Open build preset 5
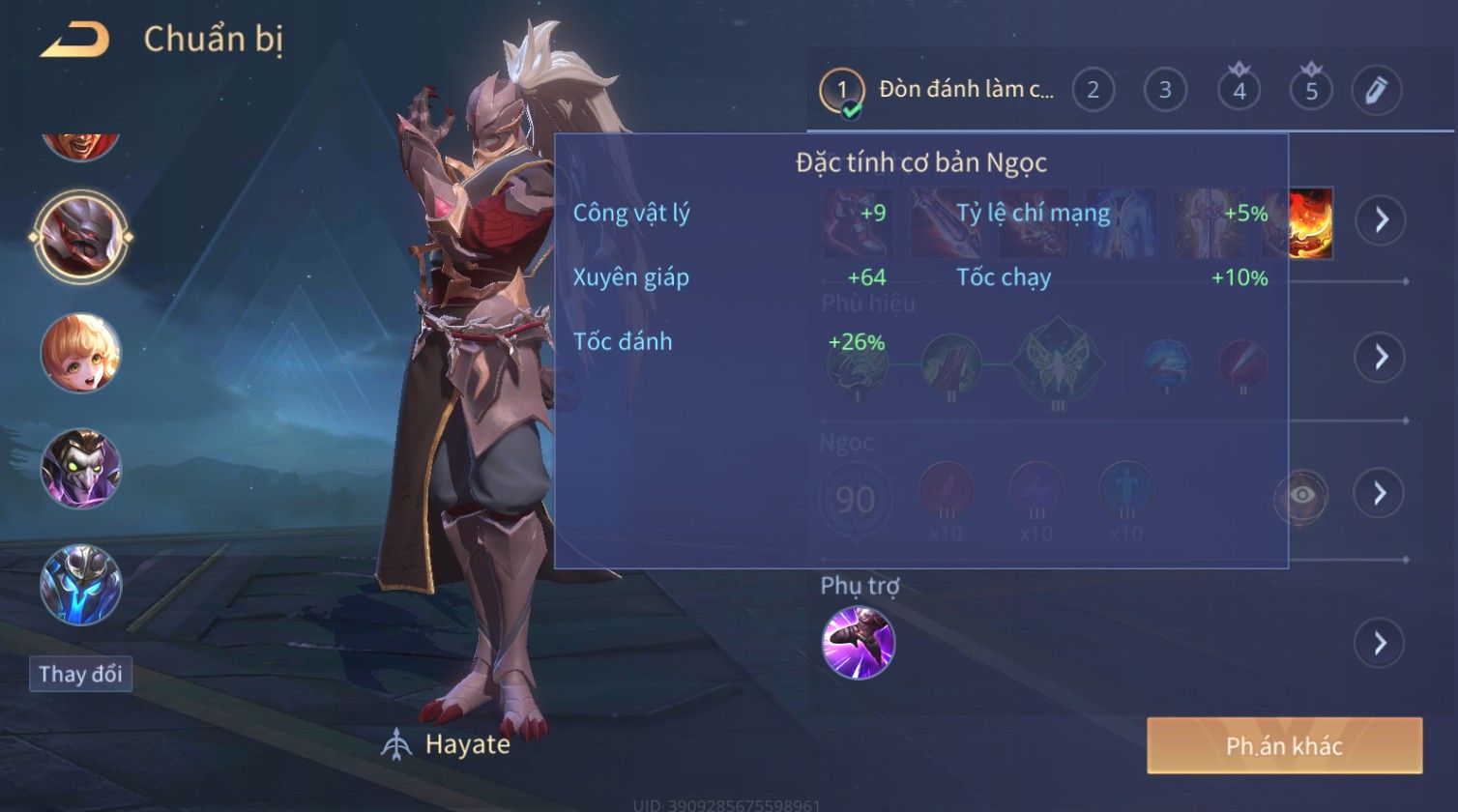The width and height of the screenshot is (1458, 812). (1312, 91)
